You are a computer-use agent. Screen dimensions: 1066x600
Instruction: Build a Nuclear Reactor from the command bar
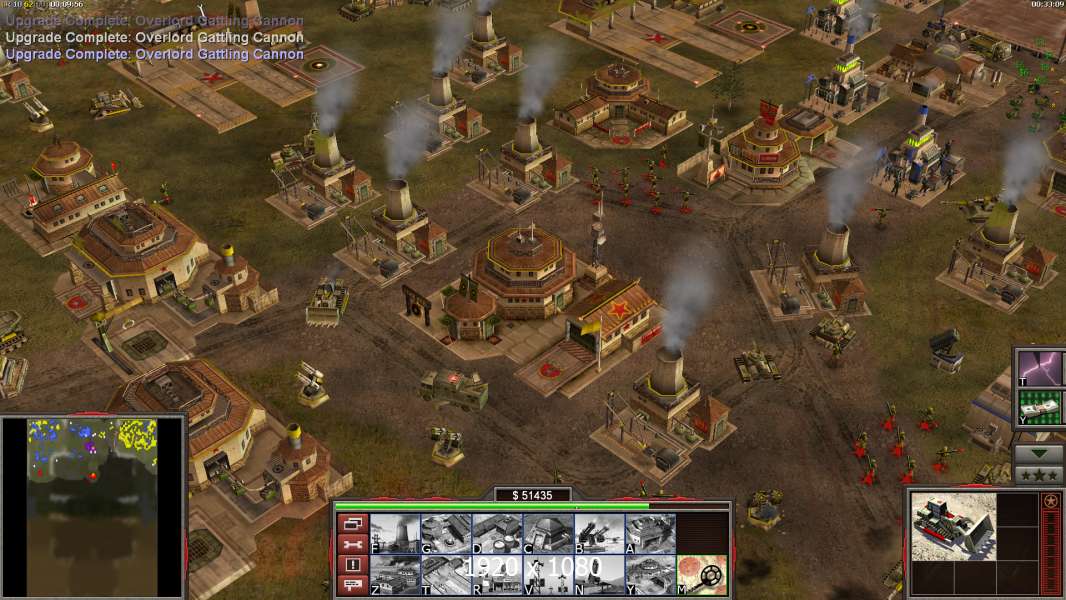coord(395,533)
